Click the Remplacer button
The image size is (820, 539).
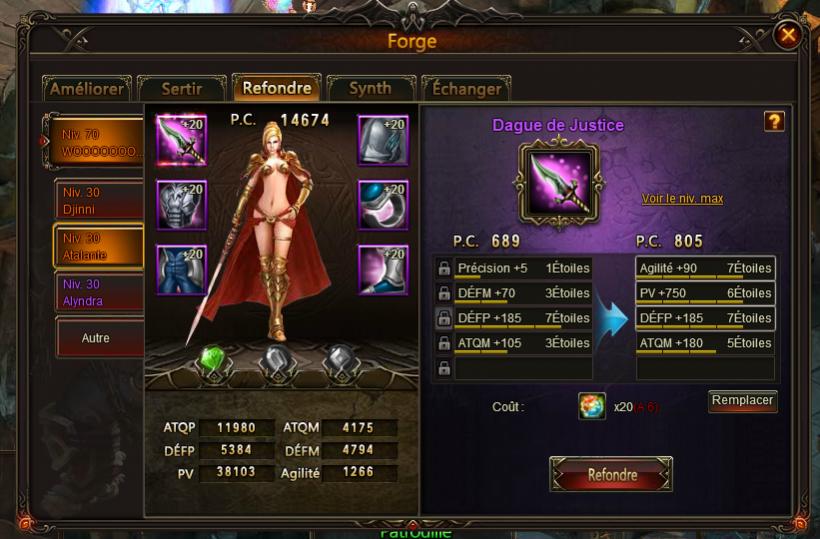[x=742, y=401]
